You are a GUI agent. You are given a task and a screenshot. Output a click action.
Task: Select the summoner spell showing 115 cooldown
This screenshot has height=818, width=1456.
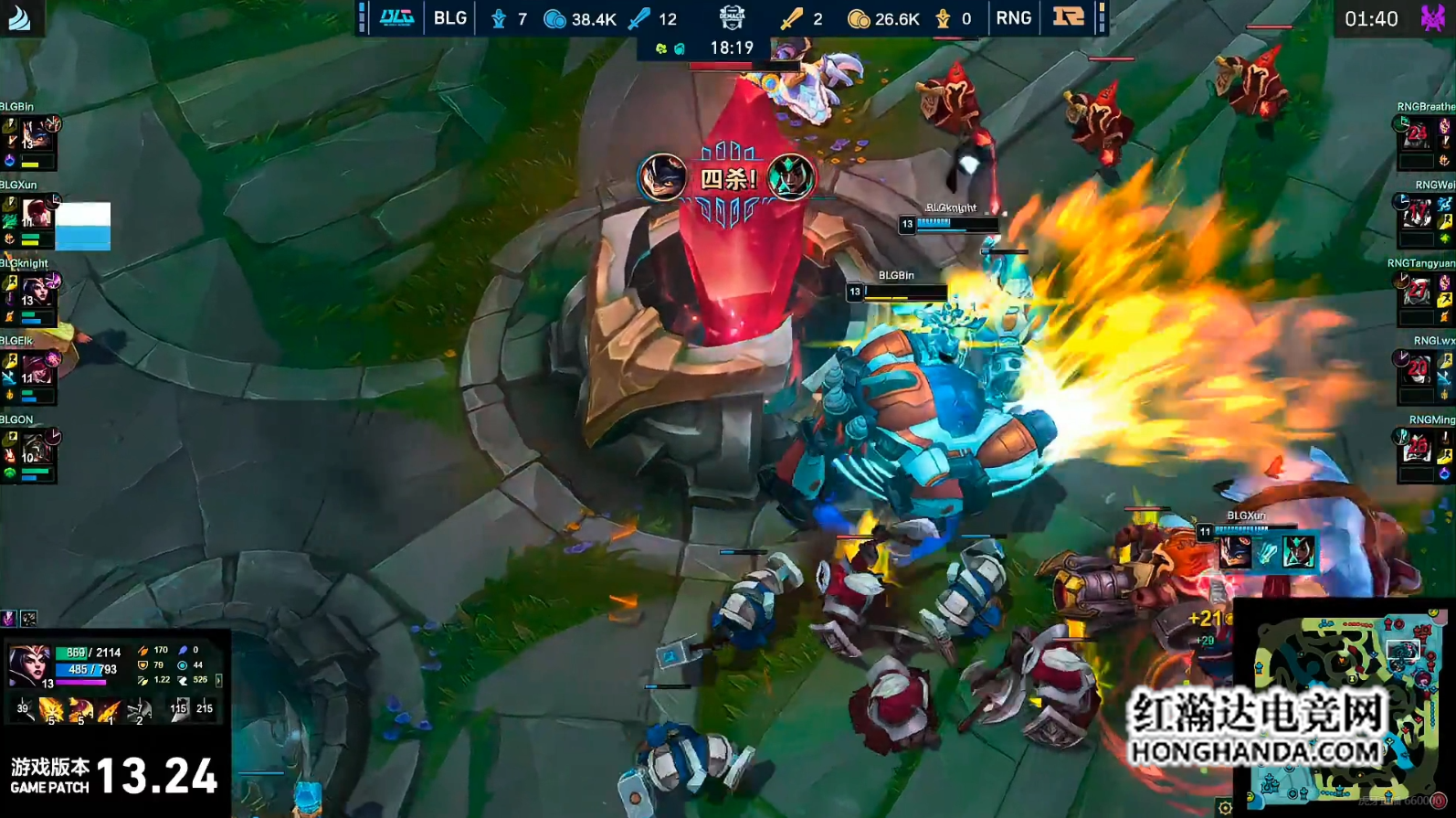tap(178, 709)
